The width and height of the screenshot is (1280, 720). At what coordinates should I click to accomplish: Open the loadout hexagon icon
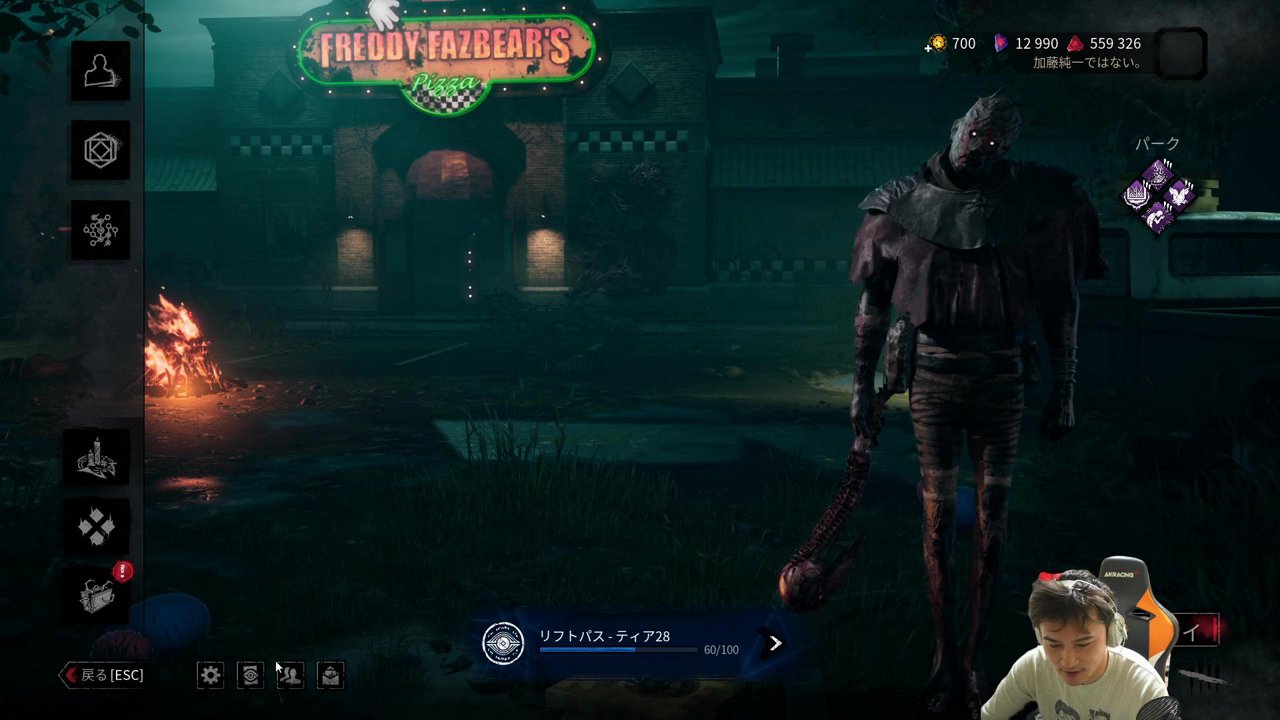100,151
